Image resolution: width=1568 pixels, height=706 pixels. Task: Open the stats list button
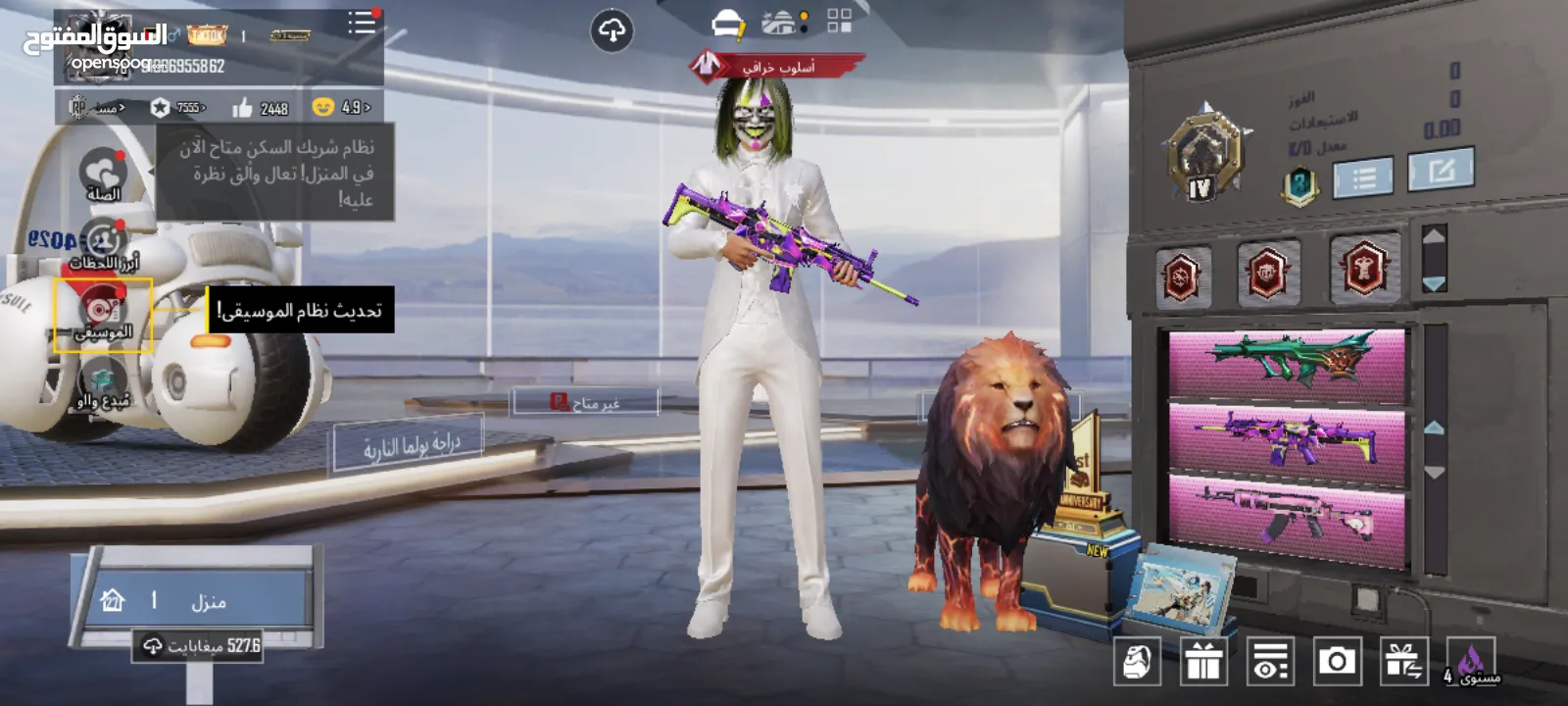(1363, 177)
